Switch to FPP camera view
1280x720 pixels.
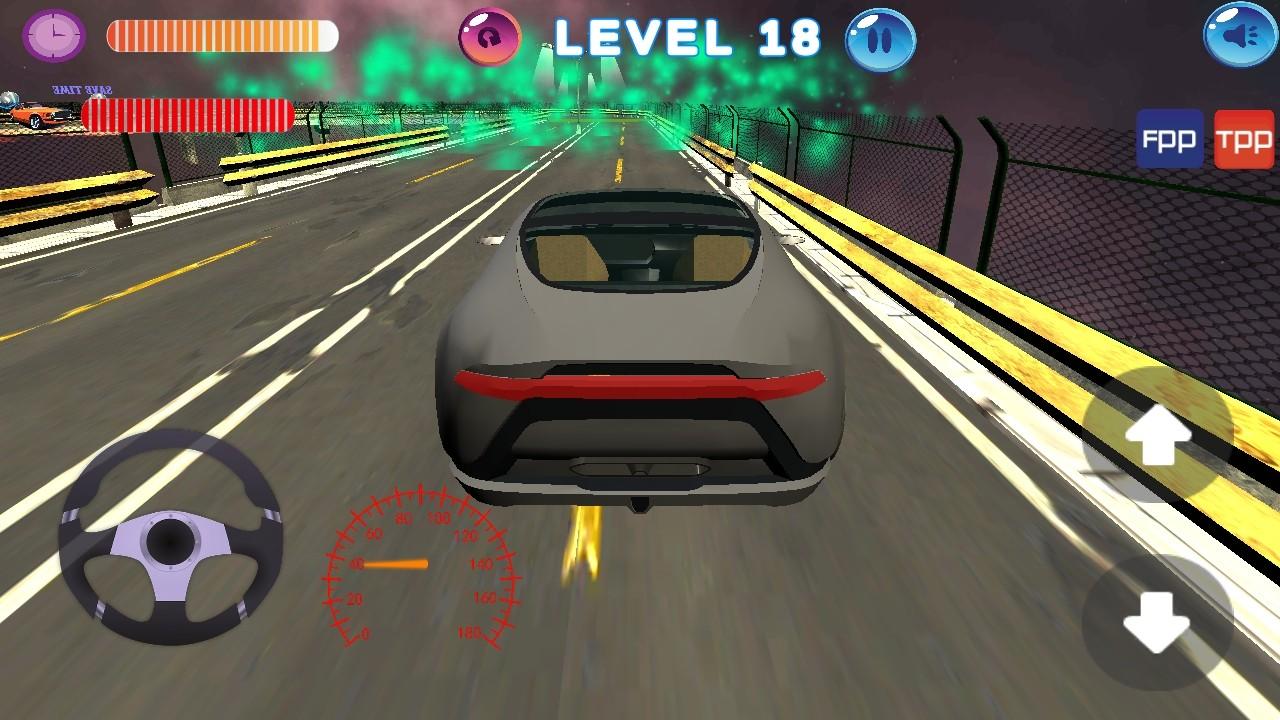point(1169,139)
